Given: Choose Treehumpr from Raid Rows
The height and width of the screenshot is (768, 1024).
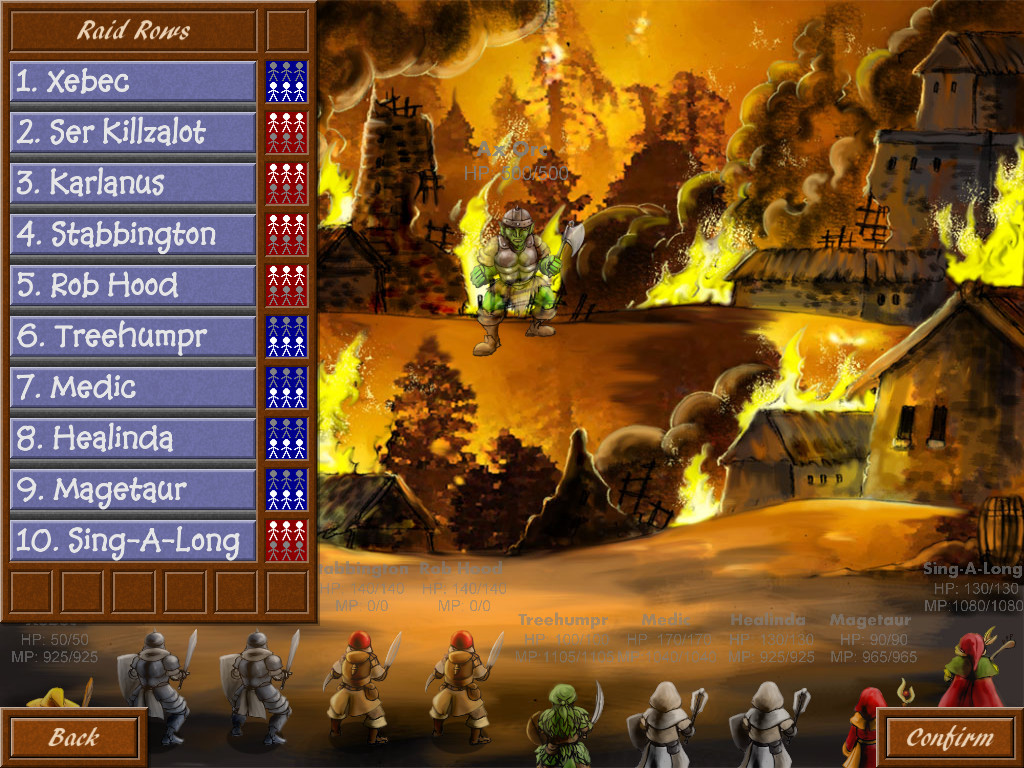Looking at the screenshot, I should coord(133,337).
